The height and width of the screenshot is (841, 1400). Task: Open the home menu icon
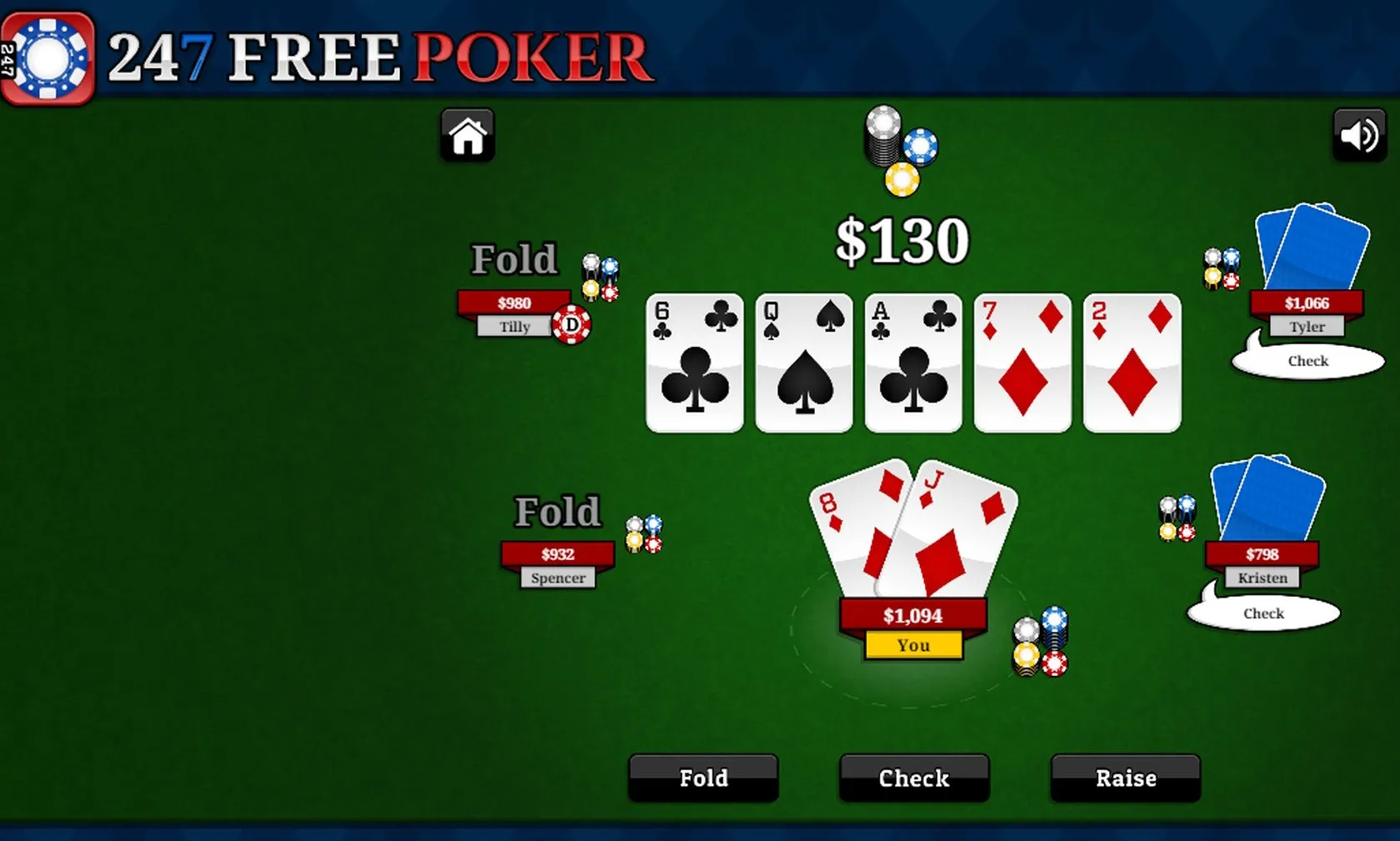(467, 136)
